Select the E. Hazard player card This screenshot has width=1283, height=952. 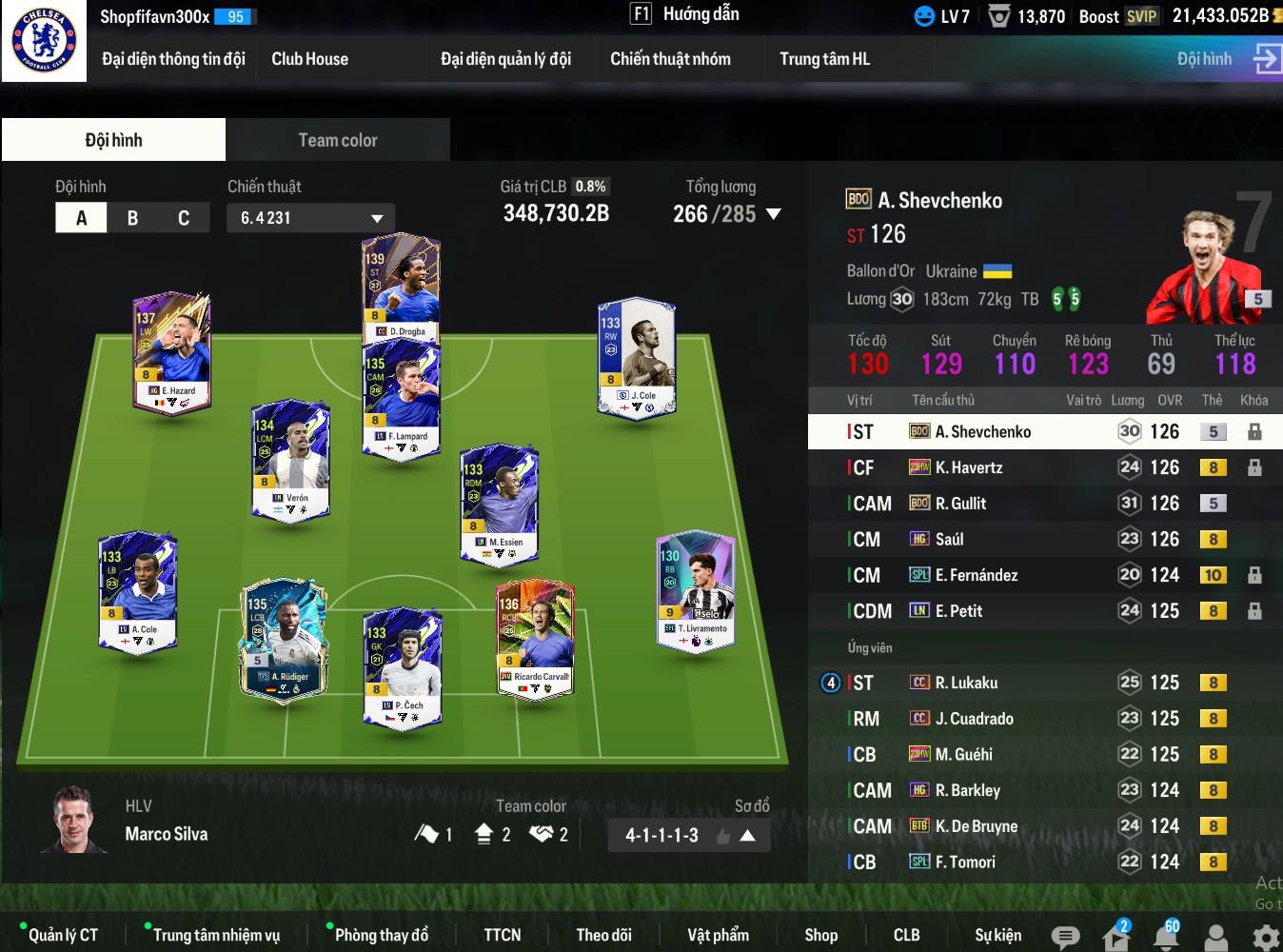(172, 350)
